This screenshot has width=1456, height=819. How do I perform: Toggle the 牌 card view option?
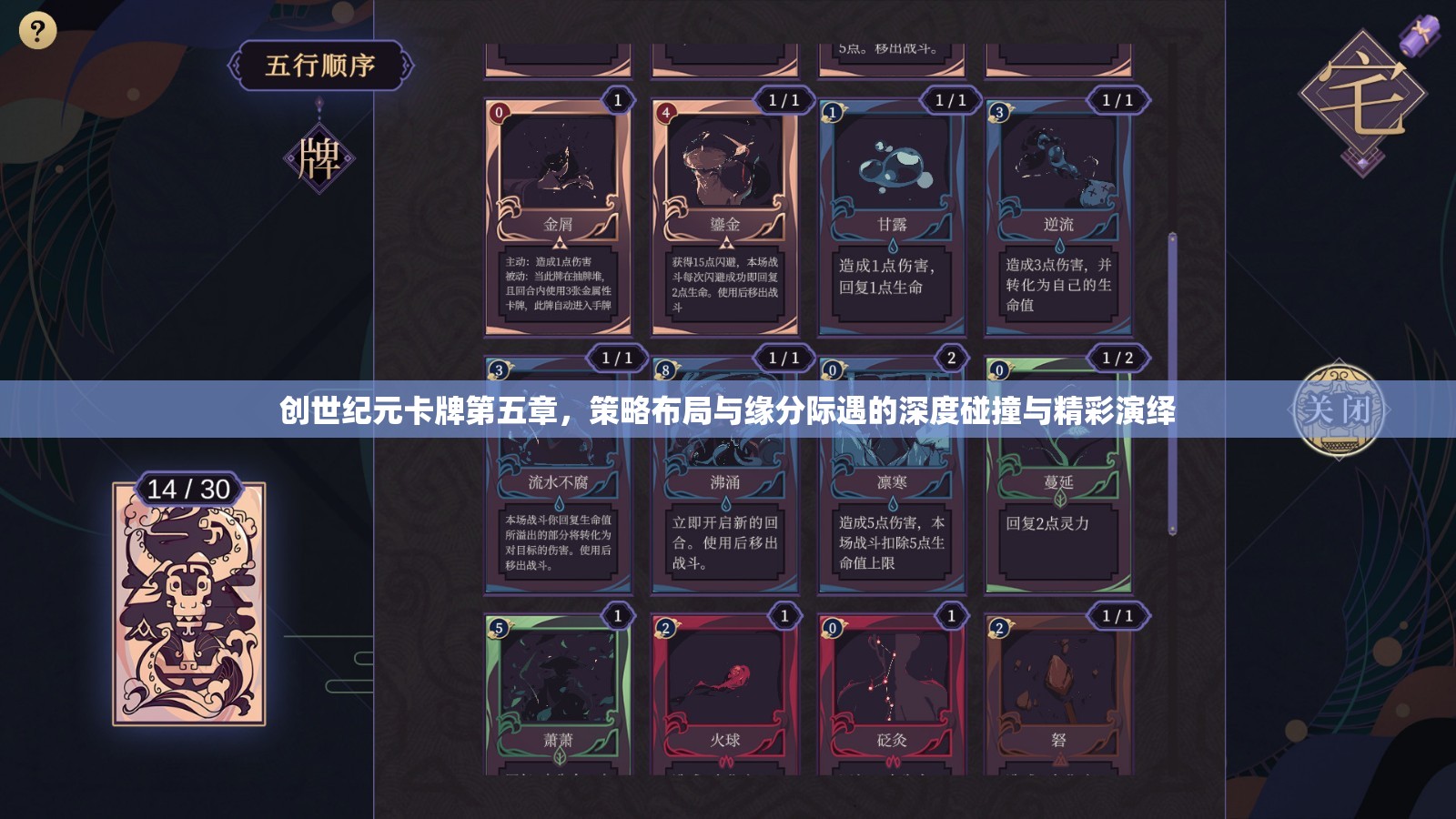[x=320, y=159]
